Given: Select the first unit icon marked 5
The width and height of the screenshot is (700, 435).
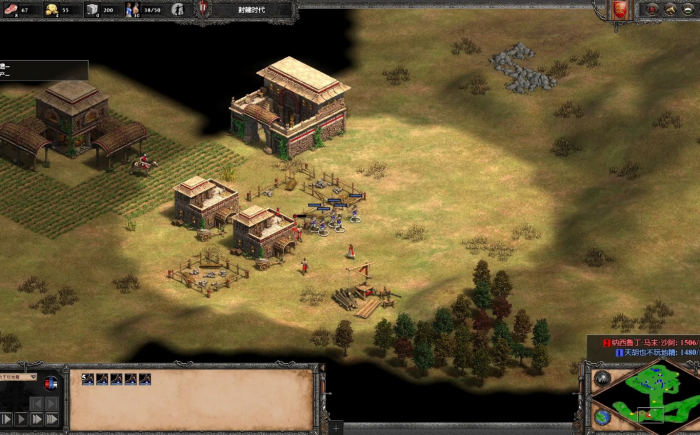Looking at the screenshot, I should (88, 379).
